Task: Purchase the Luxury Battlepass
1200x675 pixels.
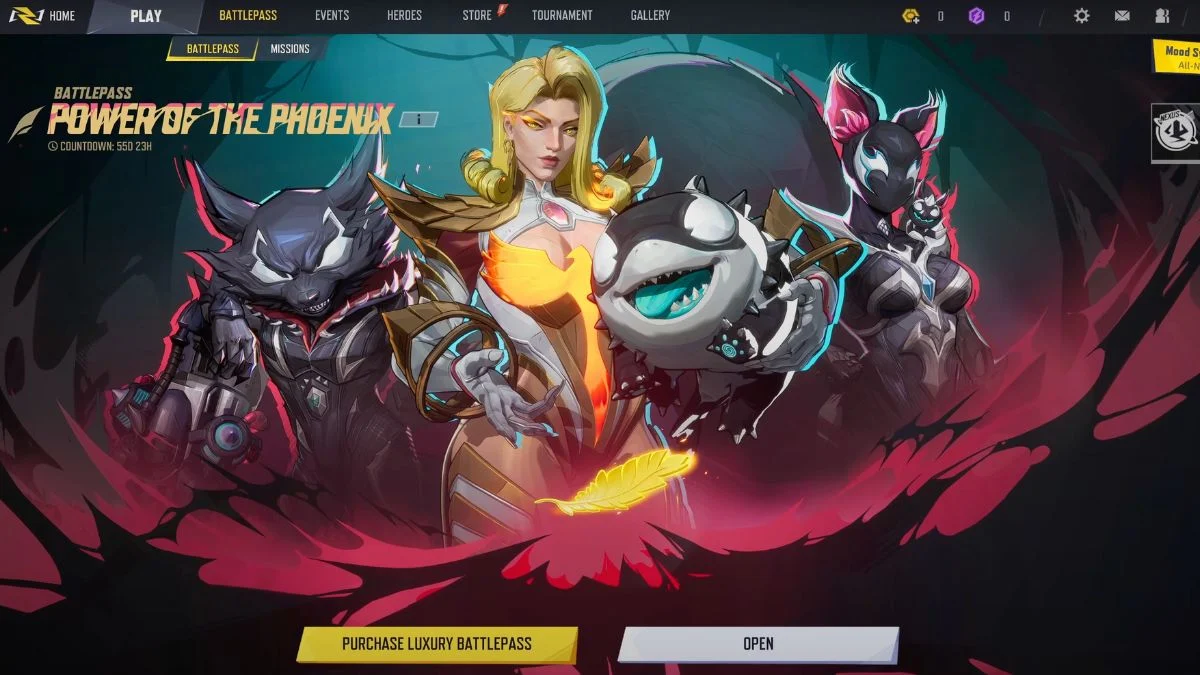Action: click(437, 644)
